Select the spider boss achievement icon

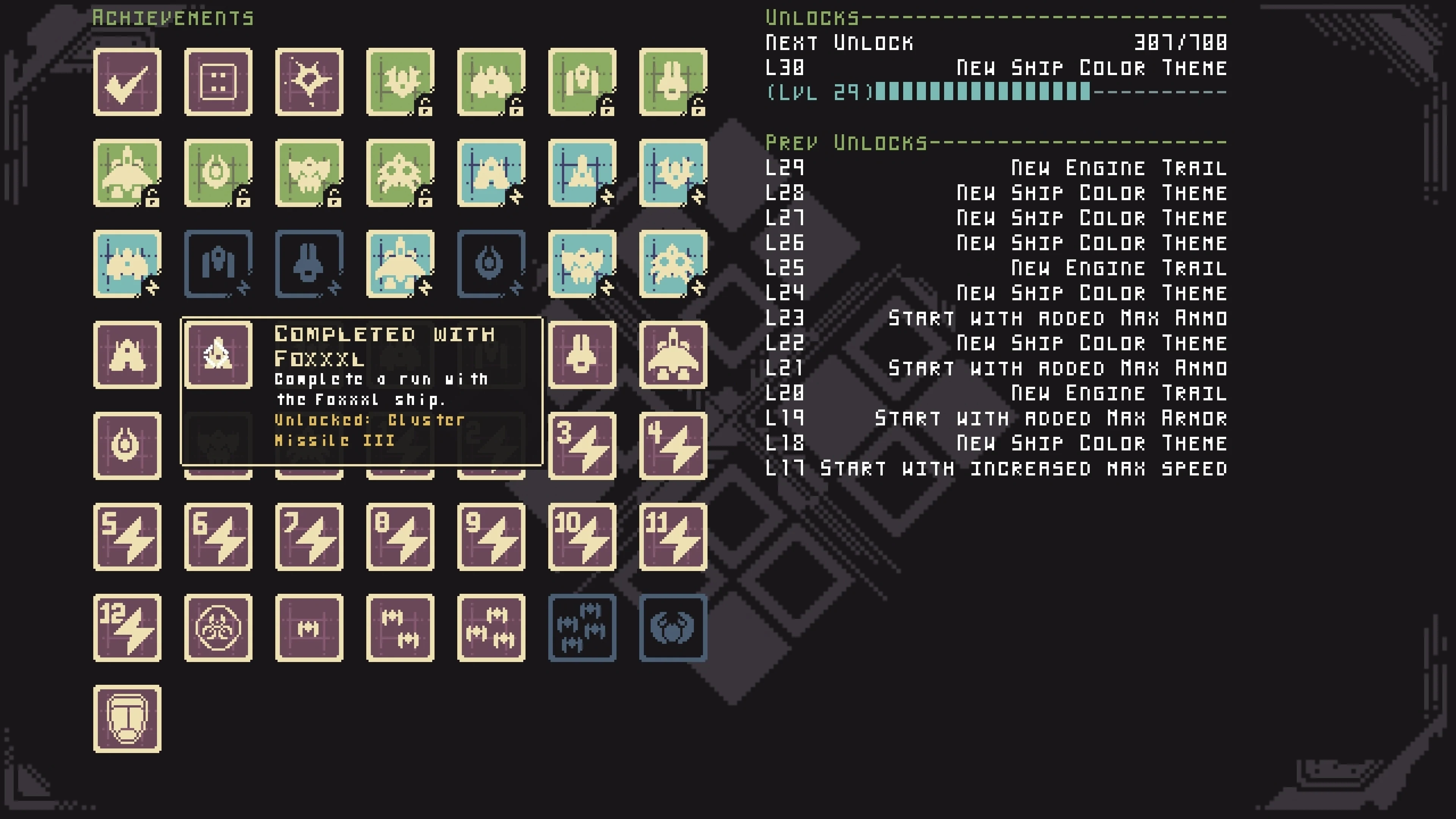click(673, 628)
